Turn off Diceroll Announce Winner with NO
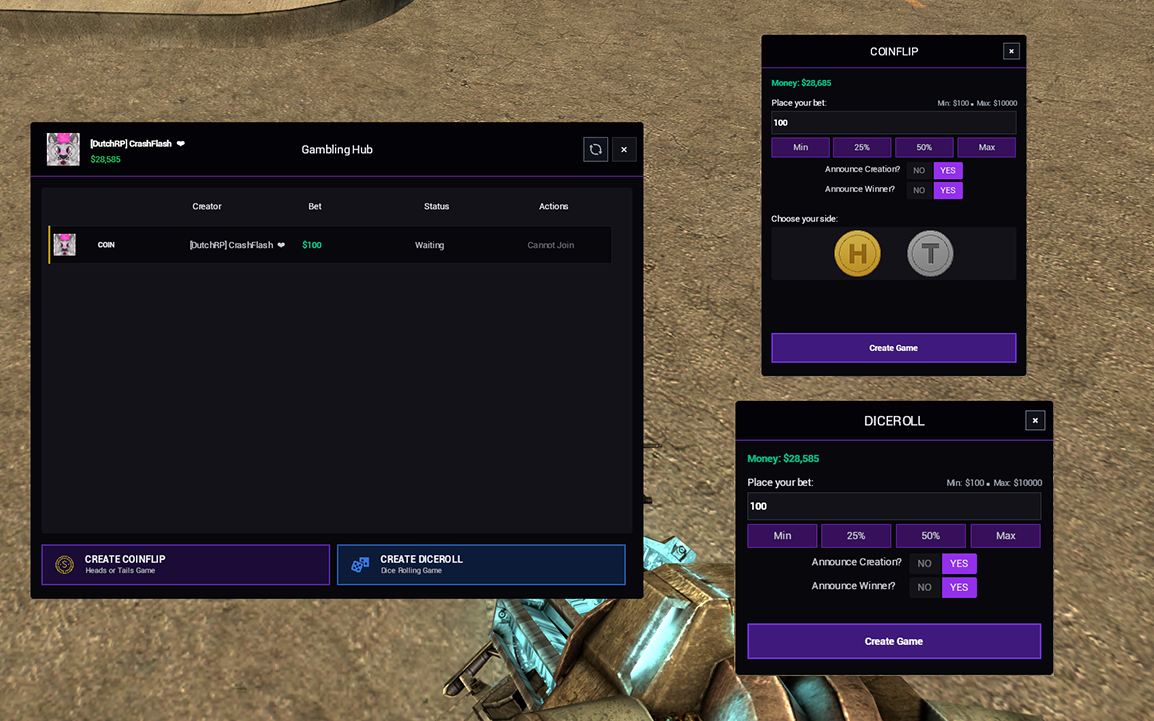This screenshot has height=721, width=1154. (925, 587)
